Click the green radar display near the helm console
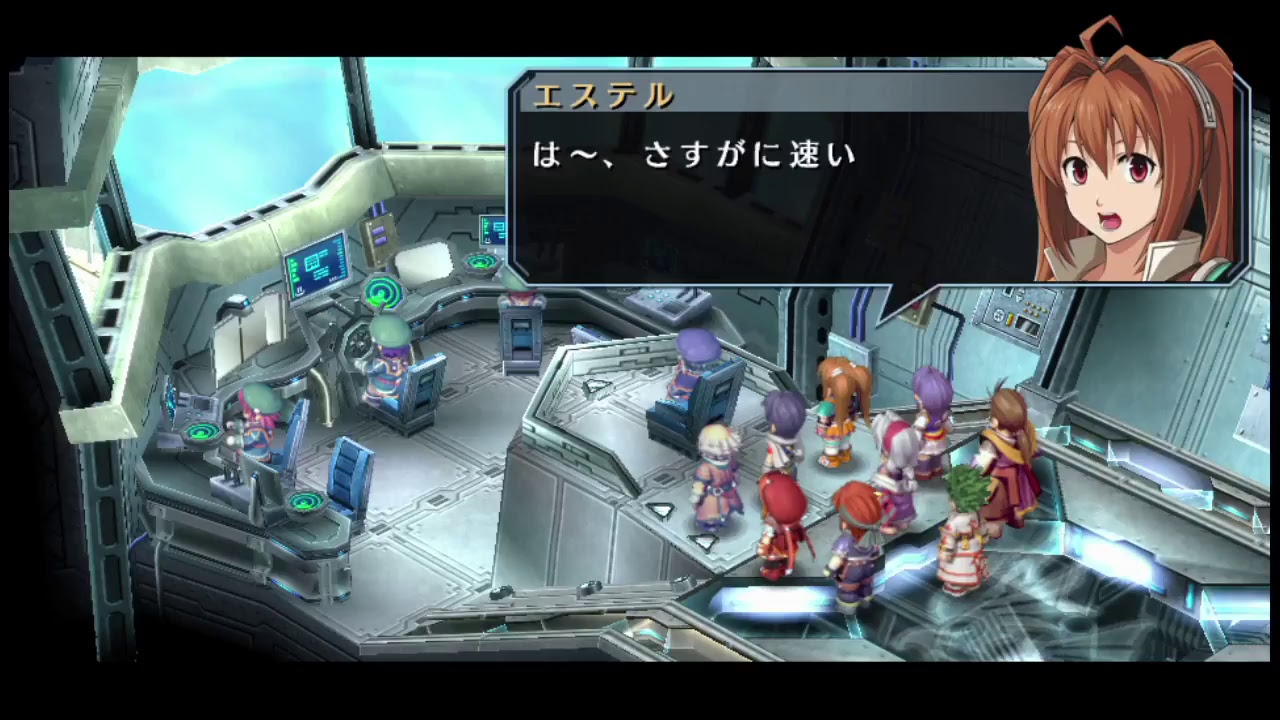This screenshot has width=1280, height=720. 381,291
